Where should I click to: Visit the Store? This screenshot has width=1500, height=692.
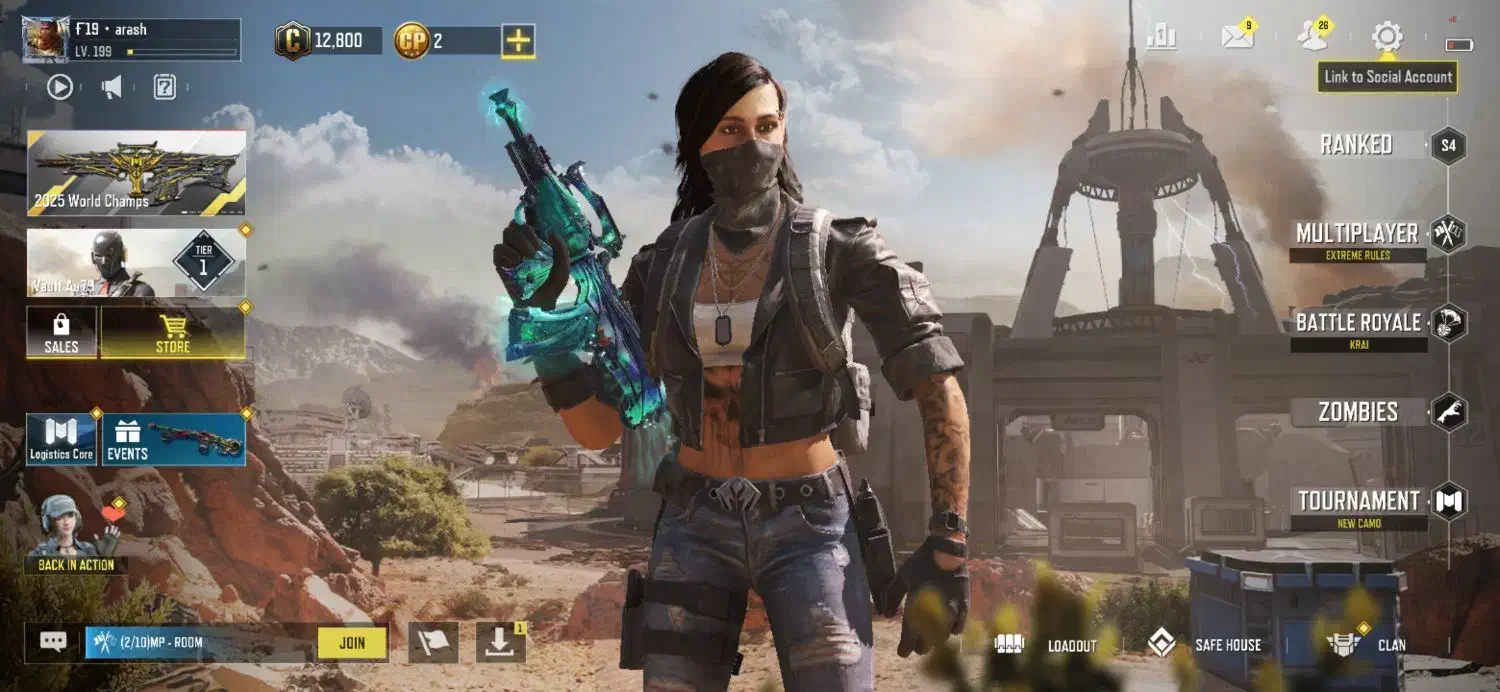(x=173, y=333)
